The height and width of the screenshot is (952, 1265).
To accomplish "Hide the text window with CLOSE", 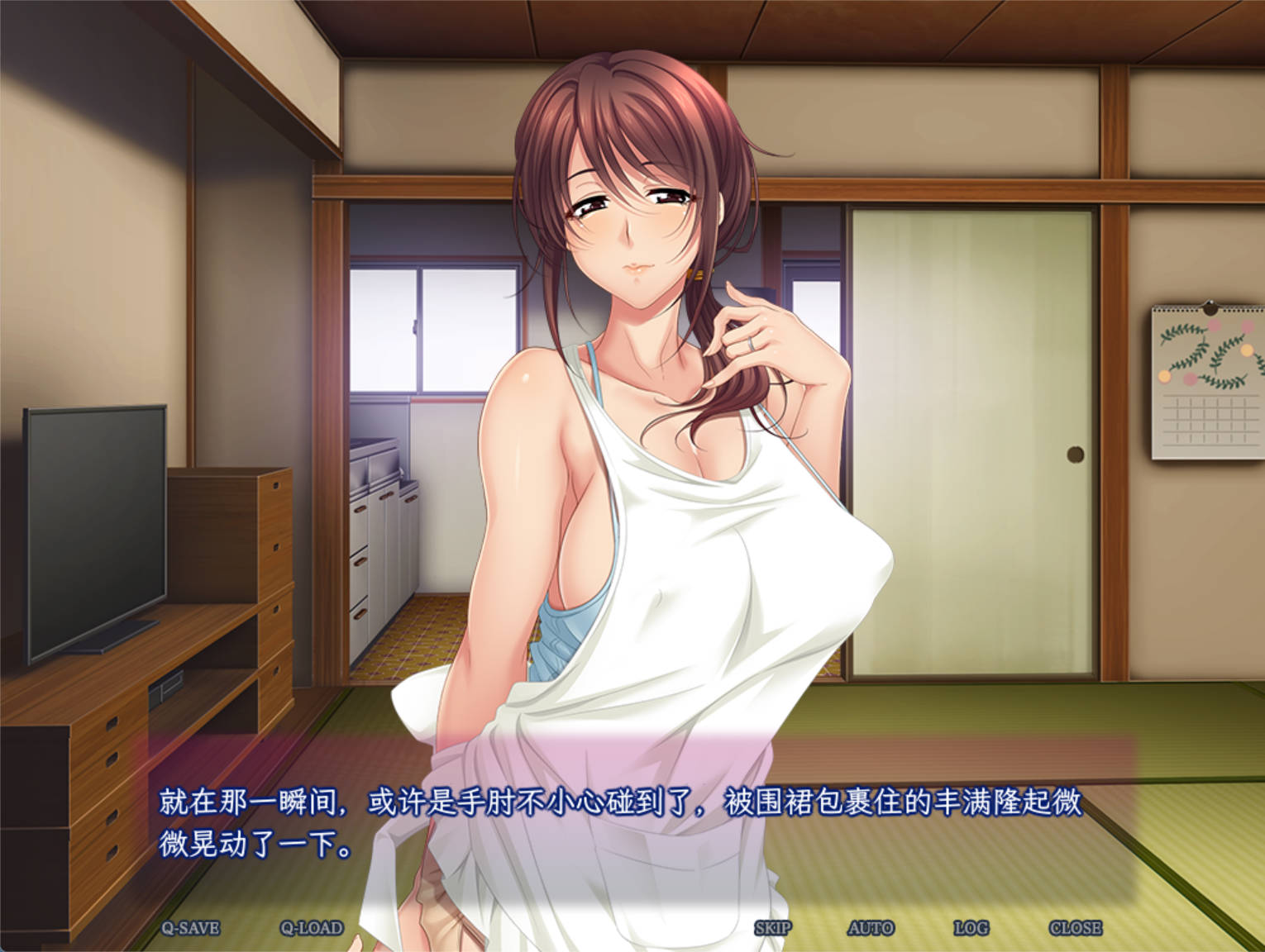I will (1076, 928).
